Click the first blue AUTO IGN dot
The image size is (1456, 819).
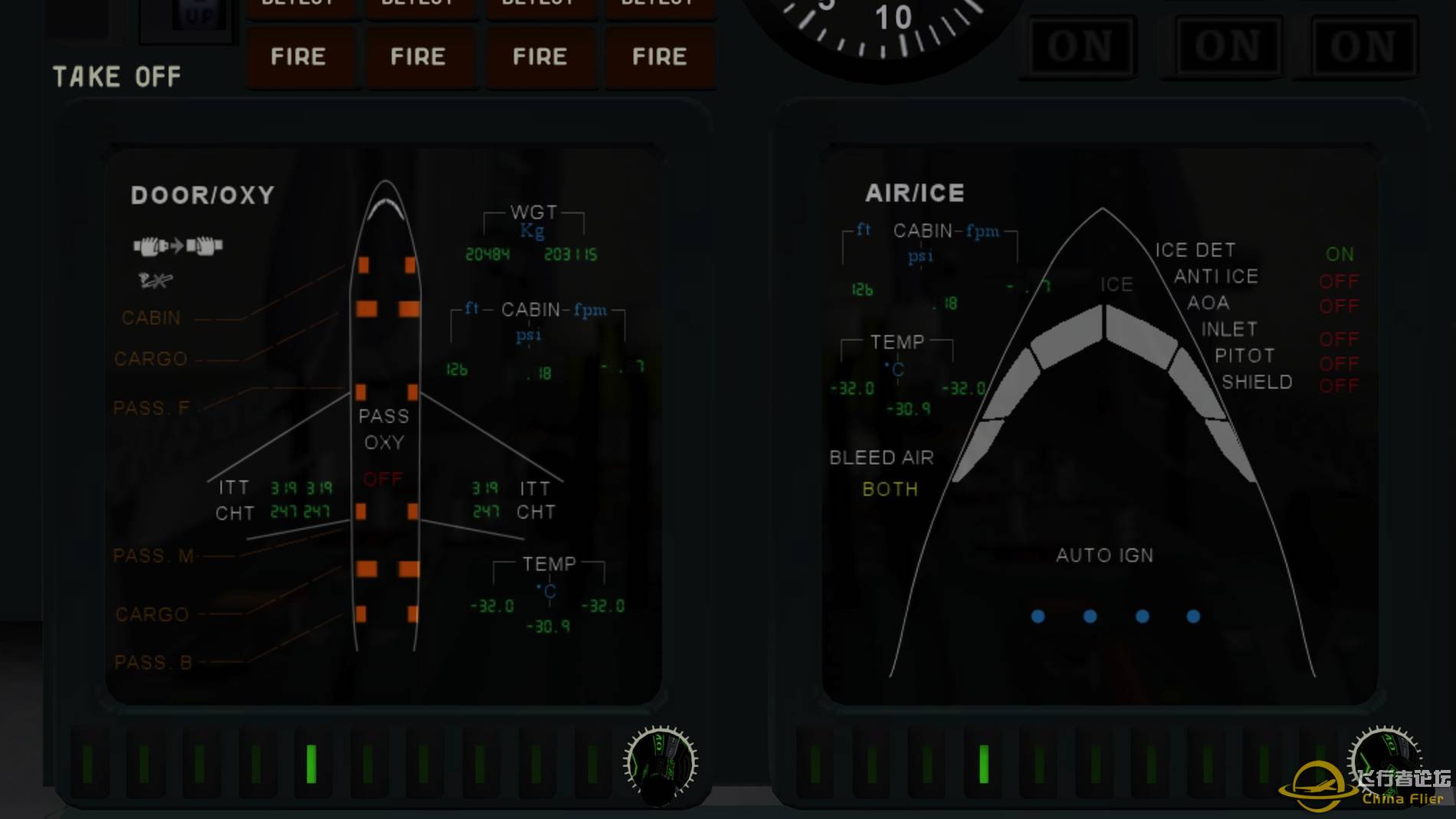pyautogui.click(x=1038, y=615)
